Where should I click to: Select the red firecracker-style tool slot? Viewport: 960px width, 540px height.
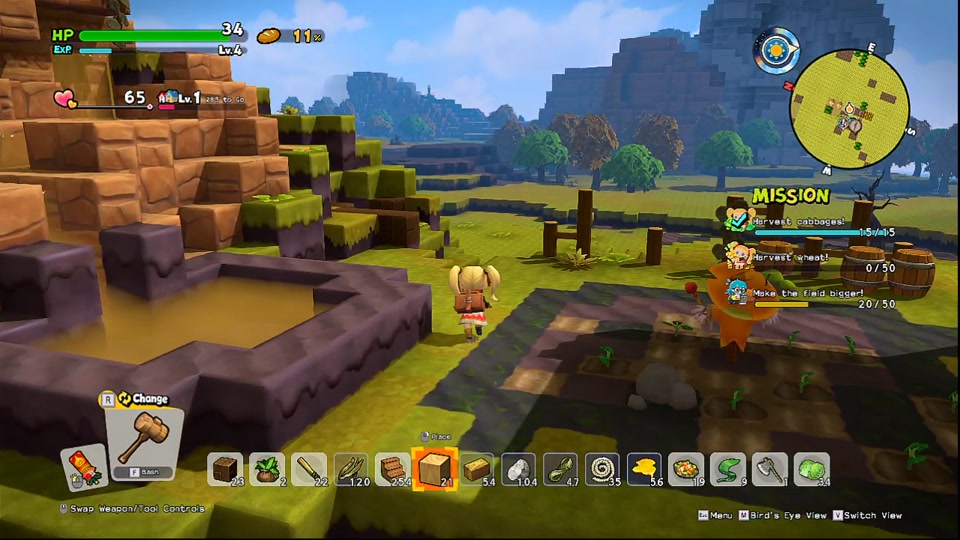click(x=83, y=467)
